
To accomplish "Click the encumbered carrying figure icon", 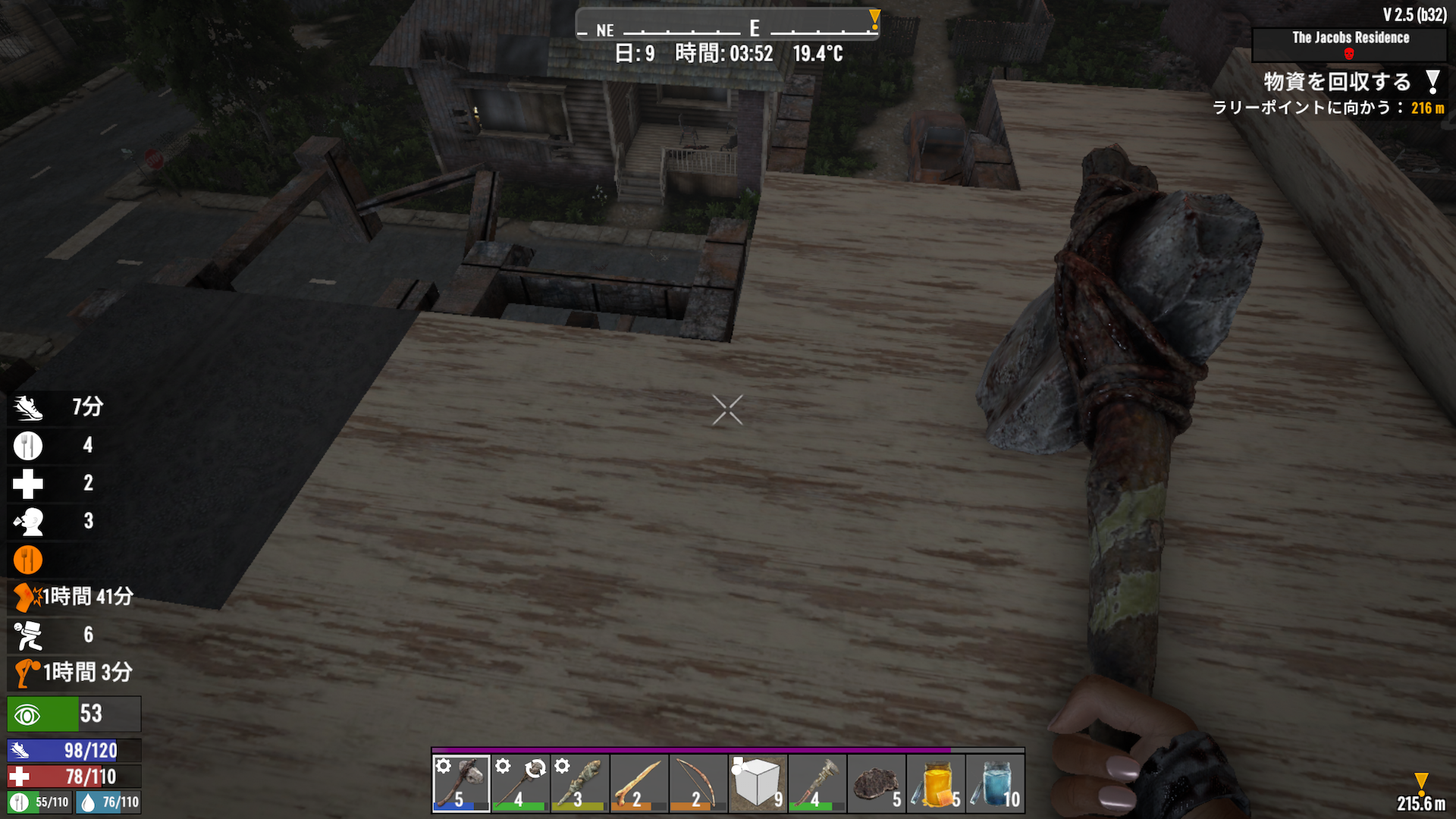I will pos(28,635).
